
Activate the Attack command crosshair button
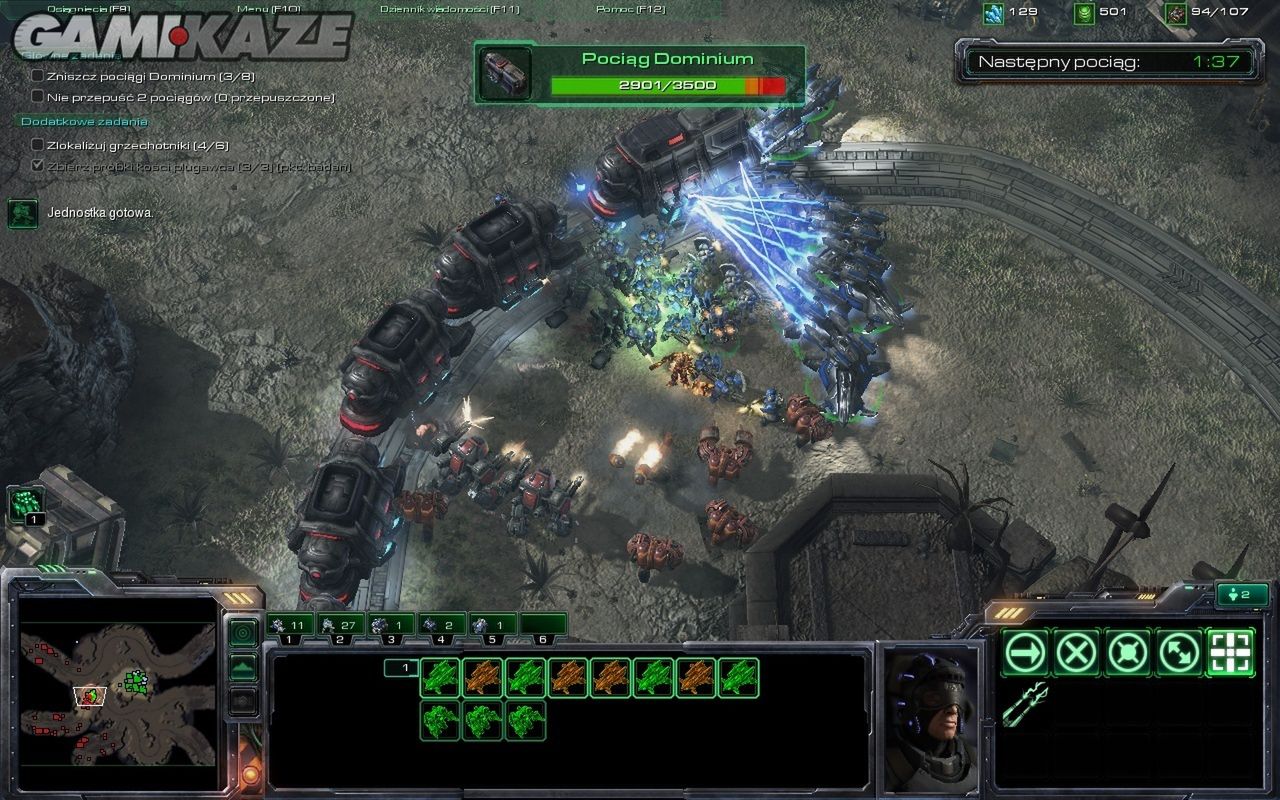(1232, 653)
